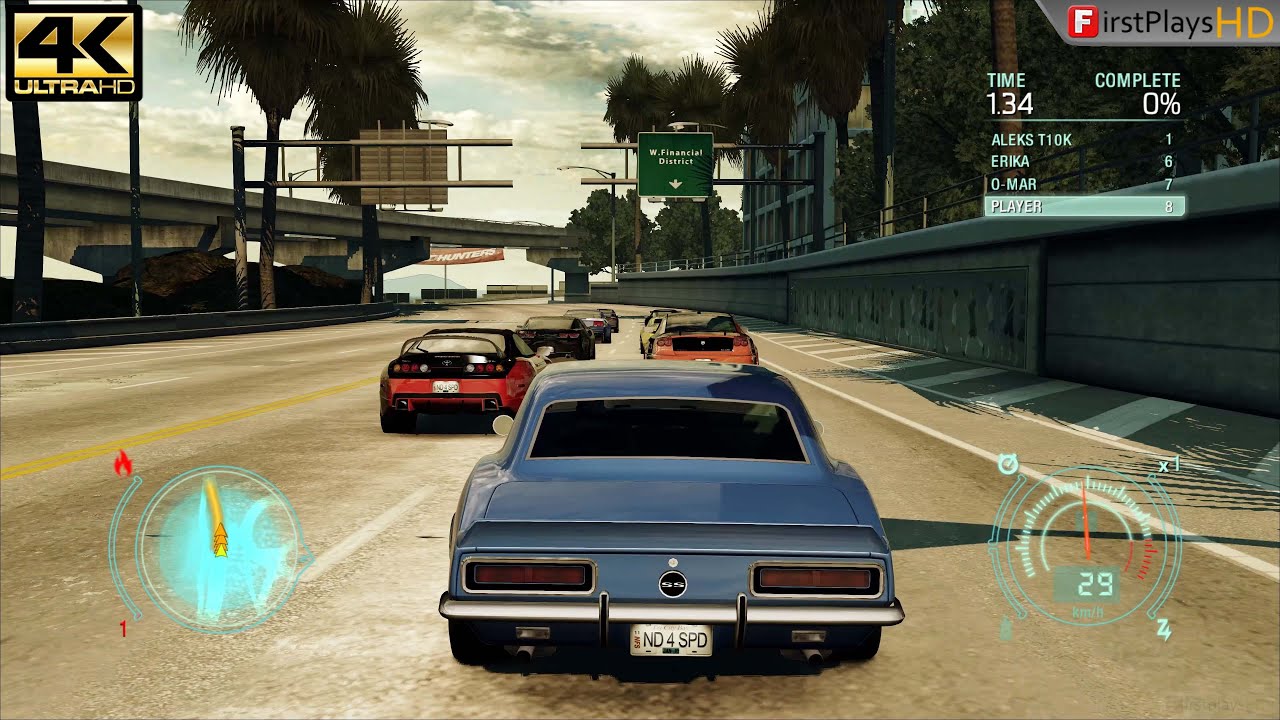Click the lightning bolt icon beside the gauge
The width and height of the screenshot is (1280, 720).
click(1163, 628)
